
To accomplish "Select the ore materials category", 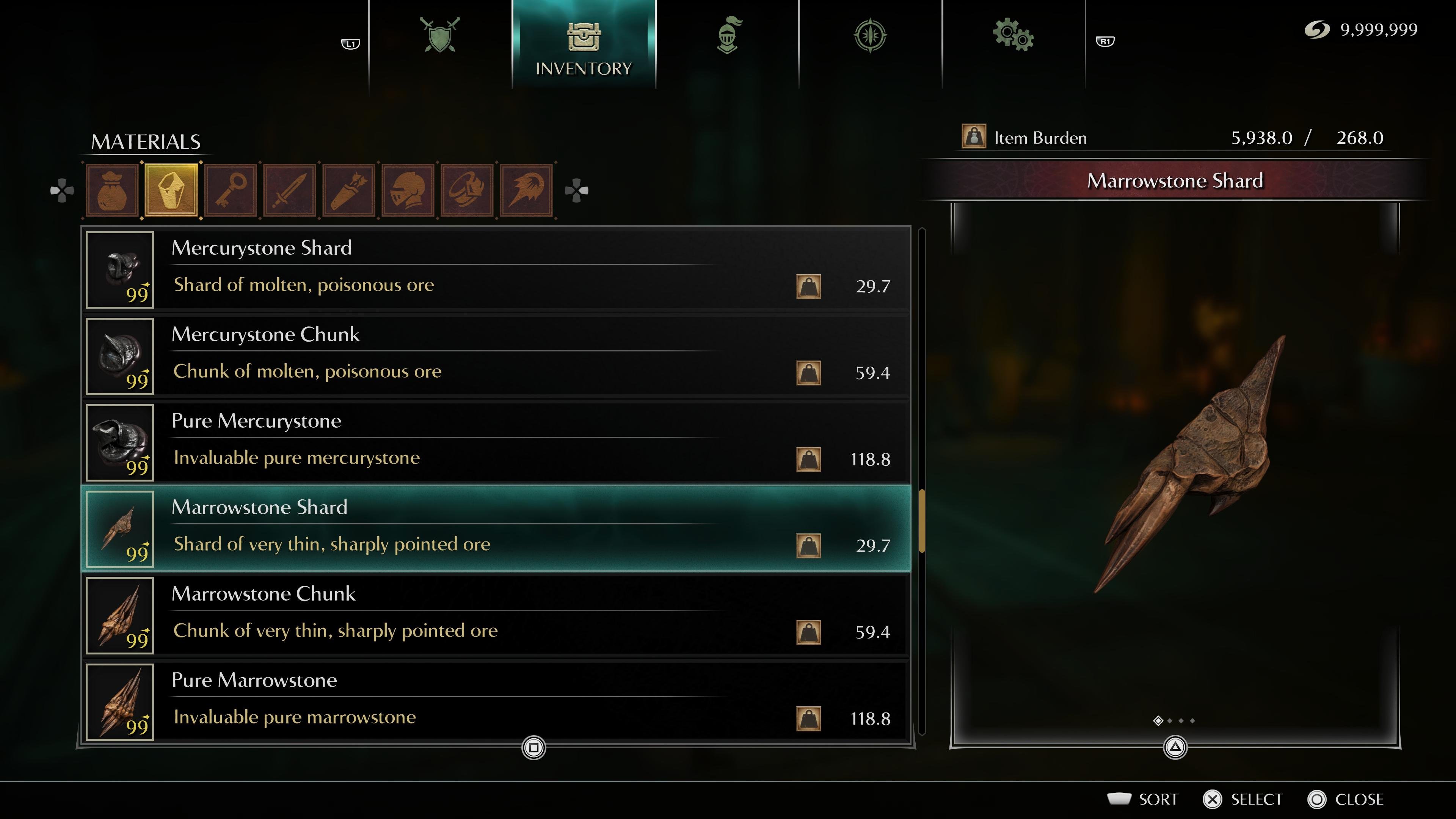I will [171, 190].
